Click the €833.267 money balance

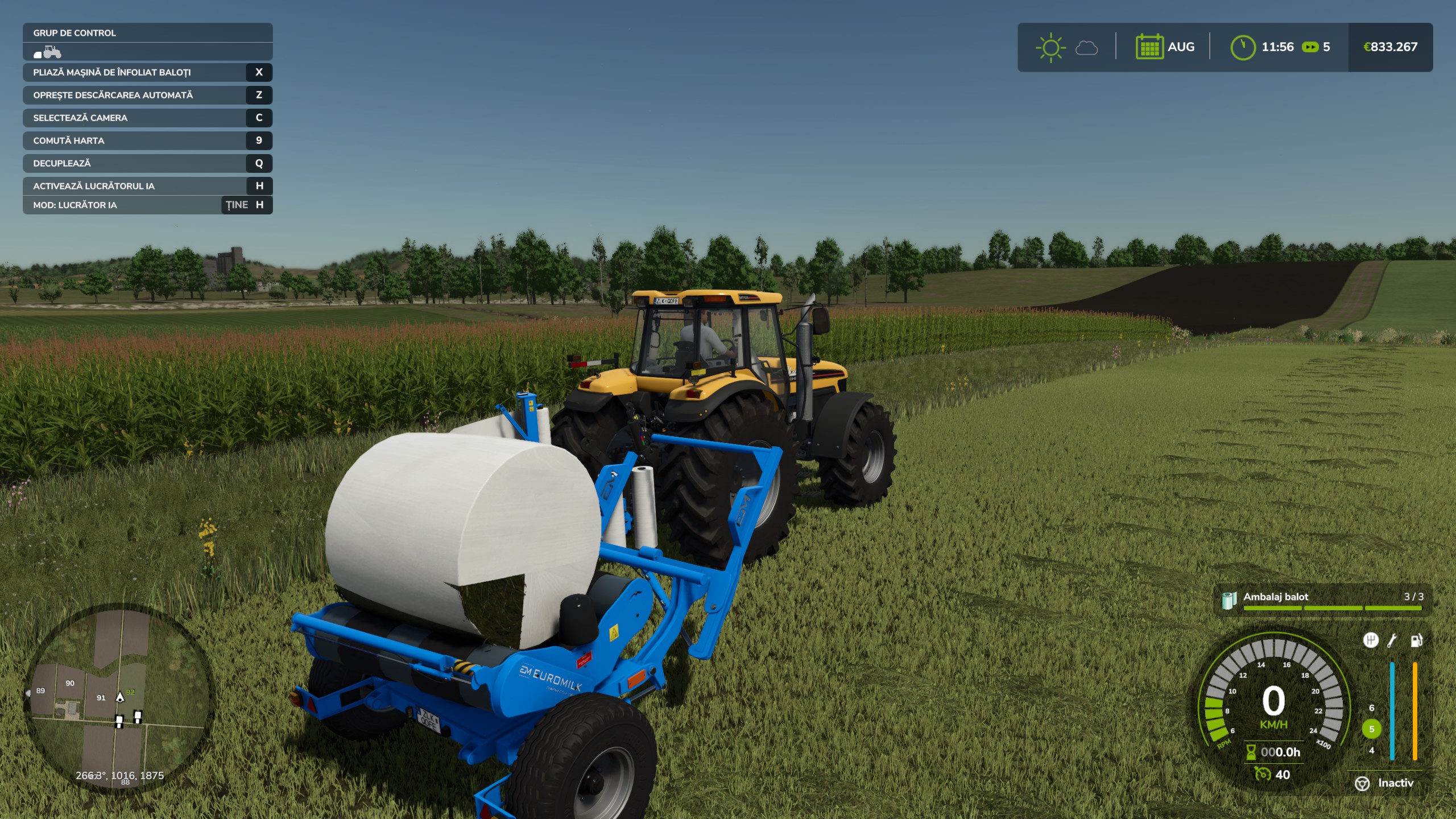1390,47
